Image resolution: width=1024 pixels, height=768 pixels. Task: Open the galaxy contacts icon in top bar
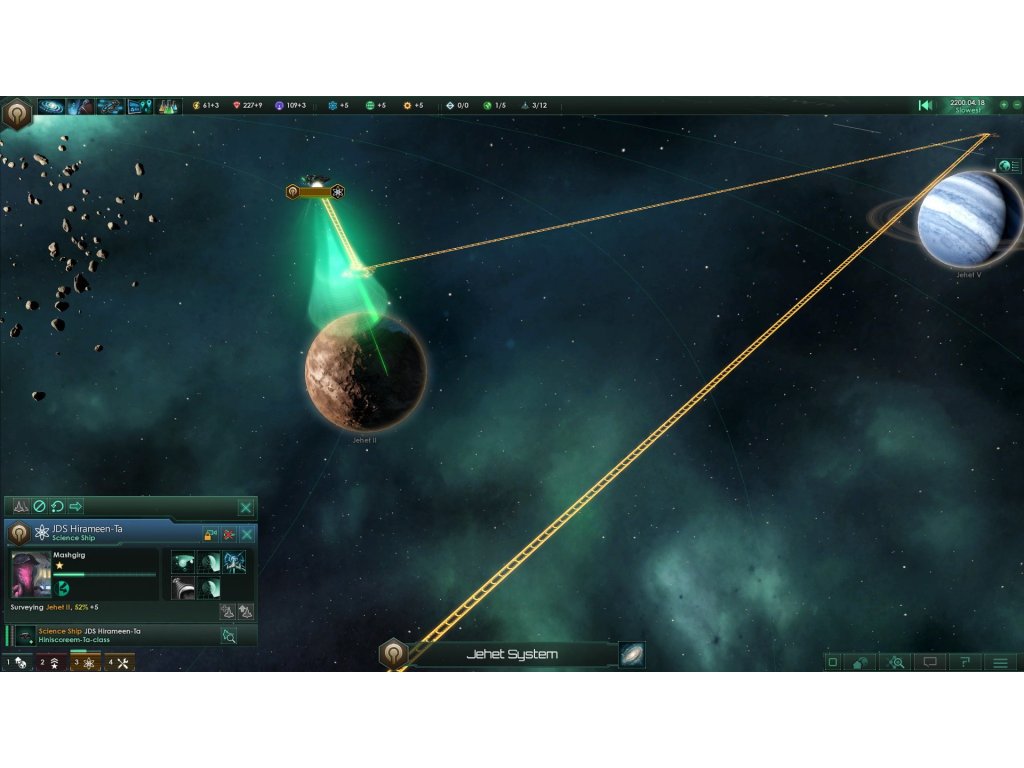51,106
